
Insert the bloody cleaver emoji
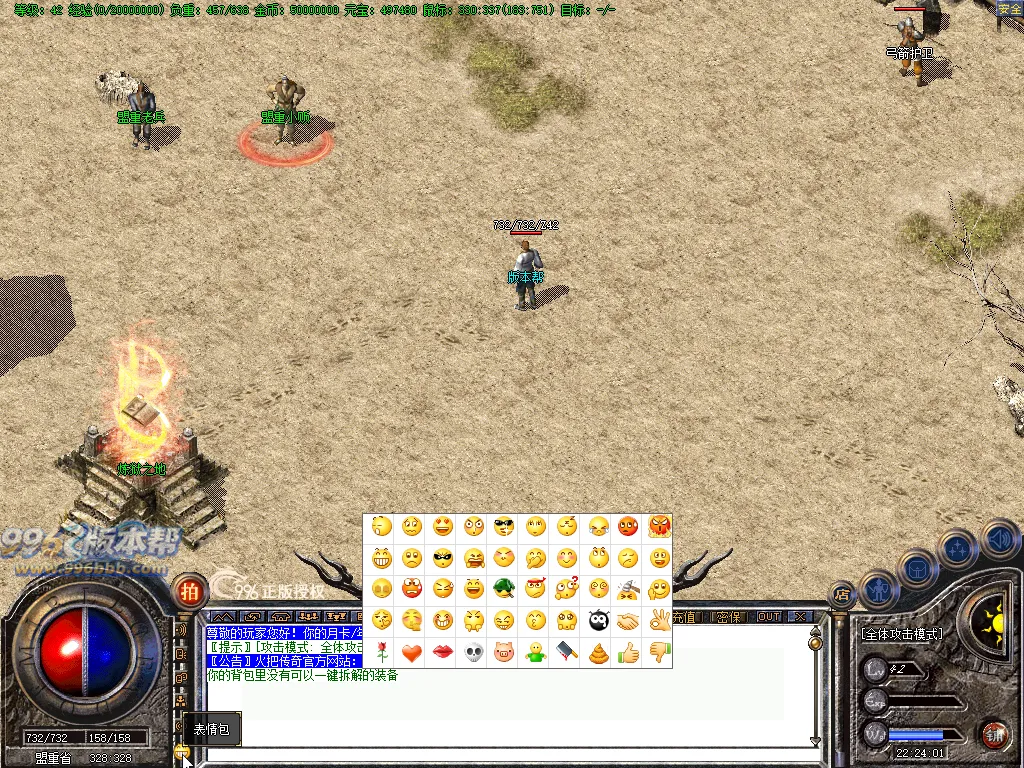566,652
